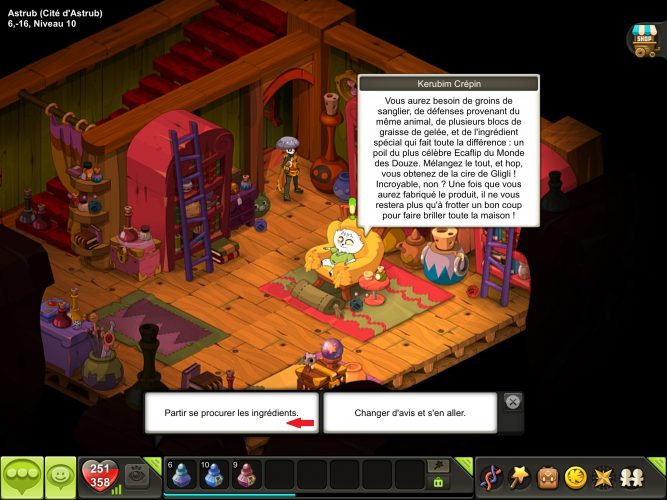Image resolution: width=667 pixels, height=500 pixels.
Task: Close the dialogue with the X button
Action: click(512, 402)
